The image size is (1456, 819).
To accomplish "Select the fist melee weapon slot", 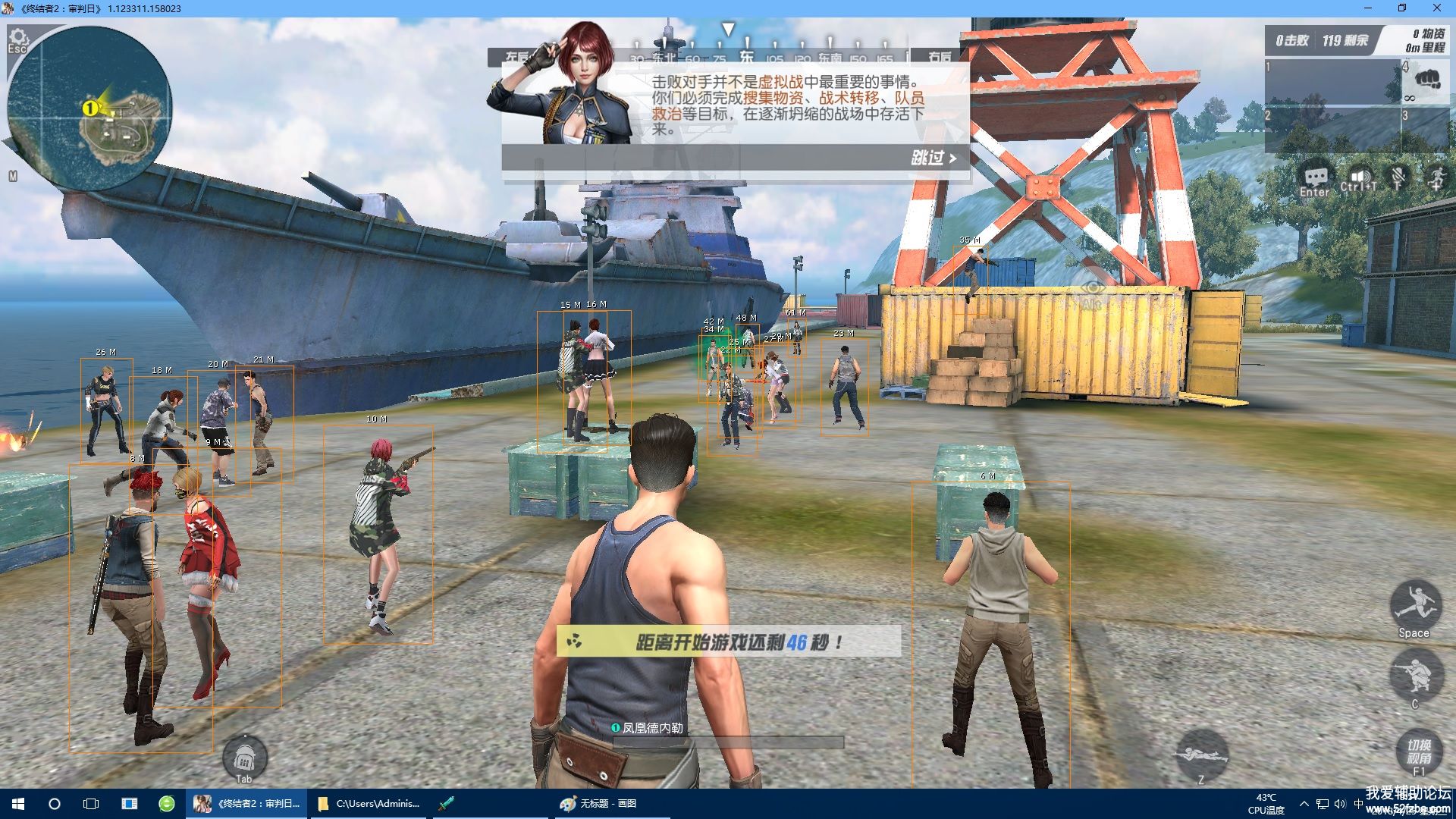I will point(1427,79).
